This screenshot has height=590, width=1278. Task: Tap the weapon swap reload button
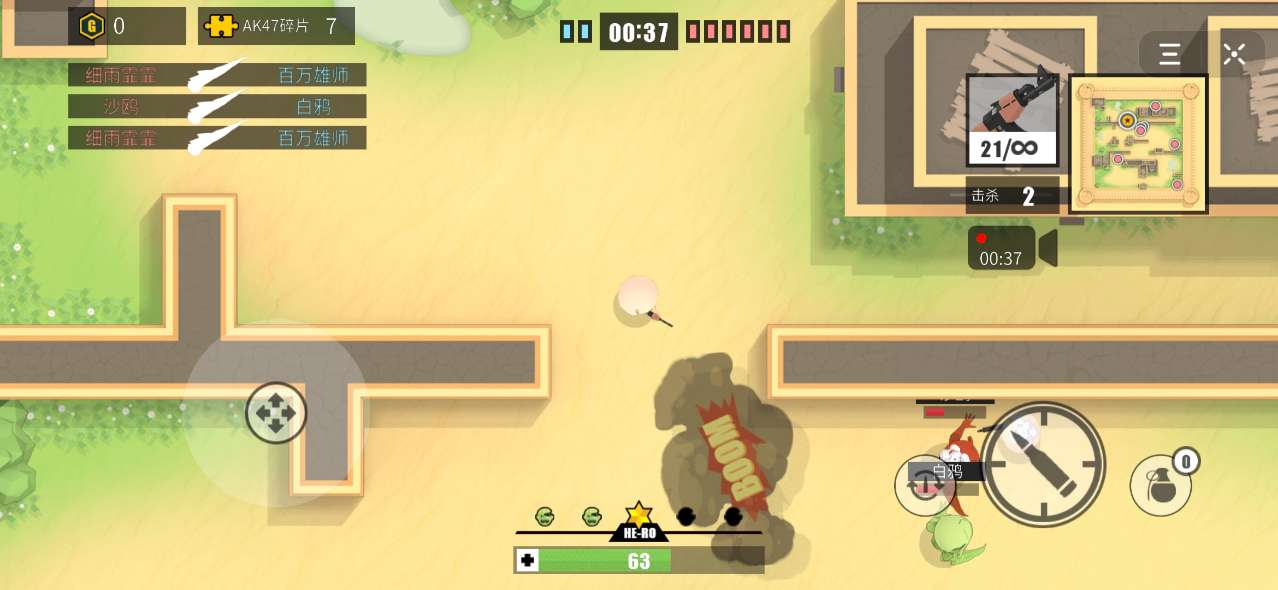pyautogui.click(x=923, y=486)
